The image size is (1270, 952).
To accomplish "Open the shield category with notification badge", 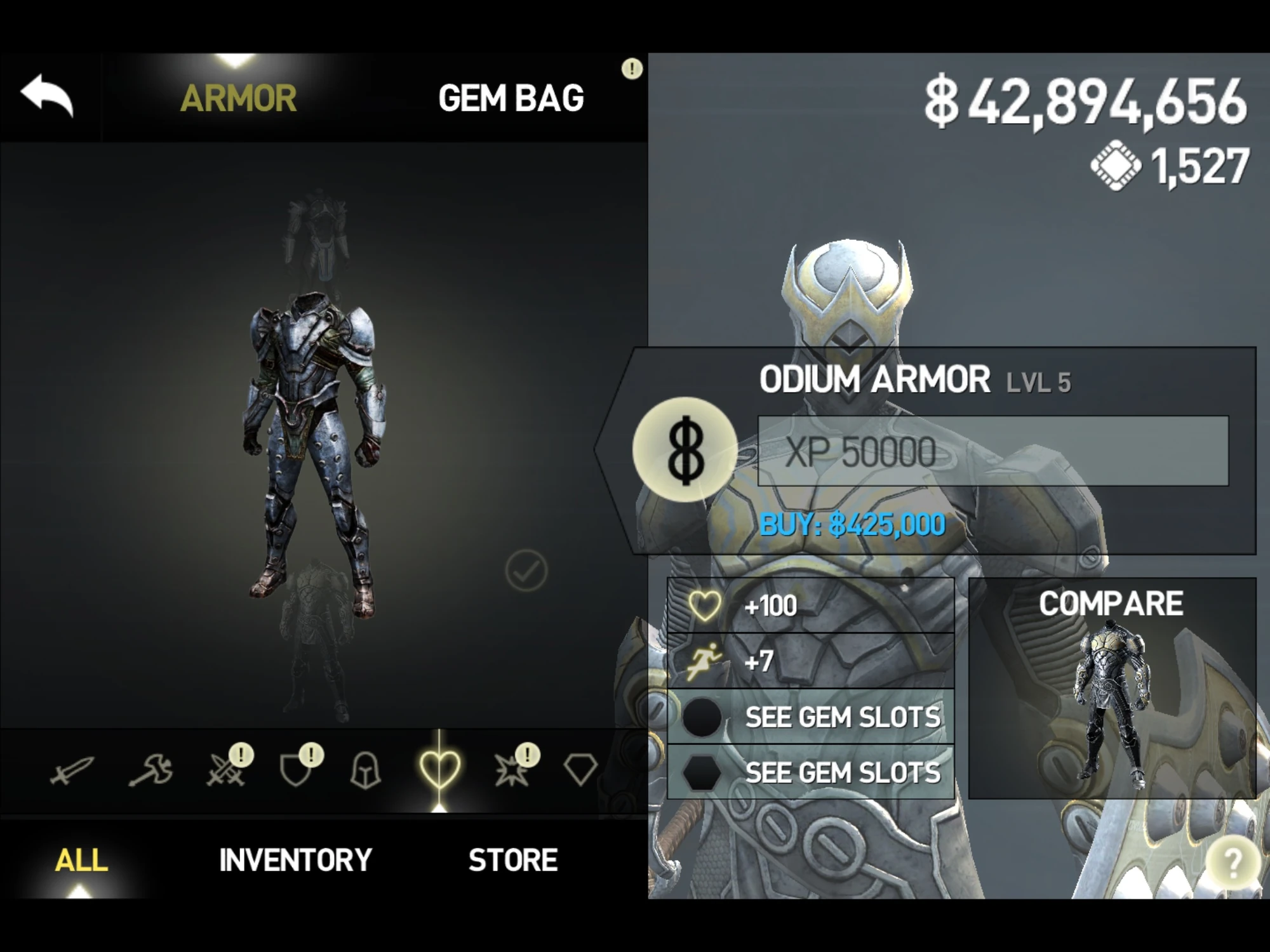I will coord(295,769).
